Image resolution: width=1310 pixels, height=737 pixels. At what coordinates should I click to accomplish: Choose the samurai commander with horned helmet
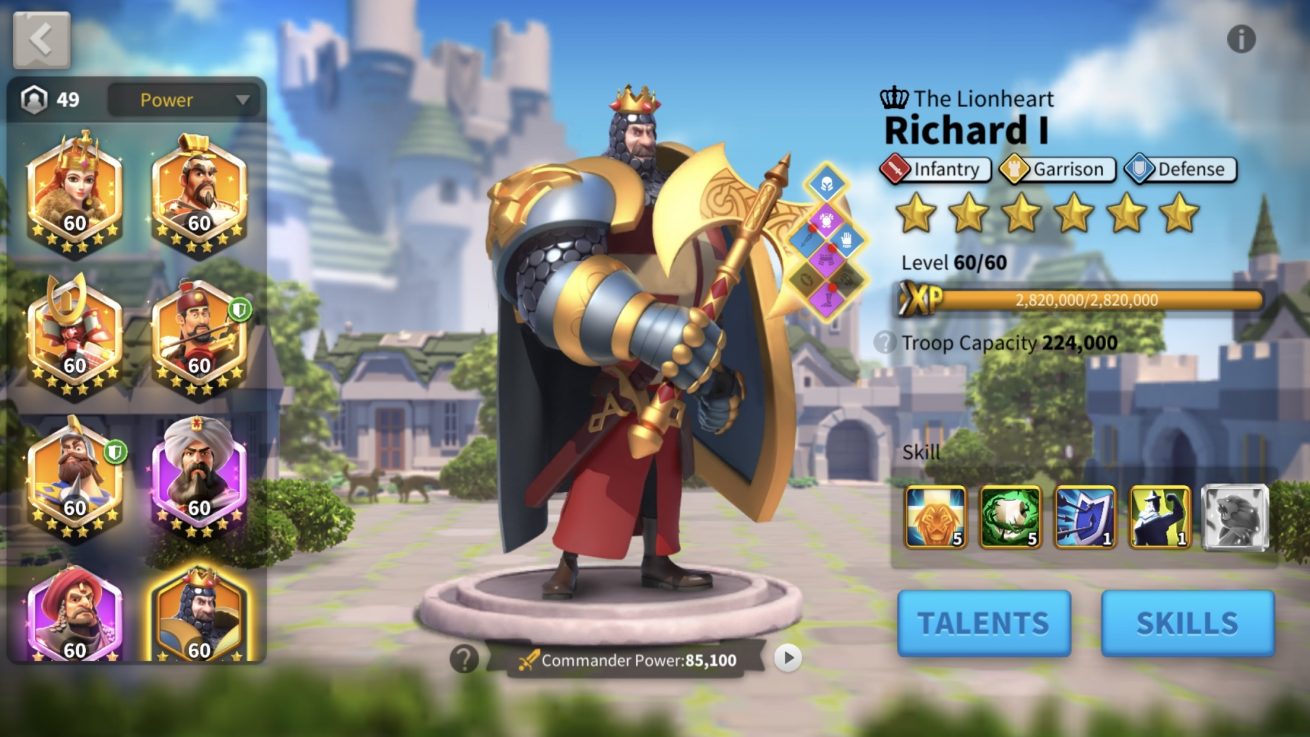pyautogui.click(x=75, y=332)
